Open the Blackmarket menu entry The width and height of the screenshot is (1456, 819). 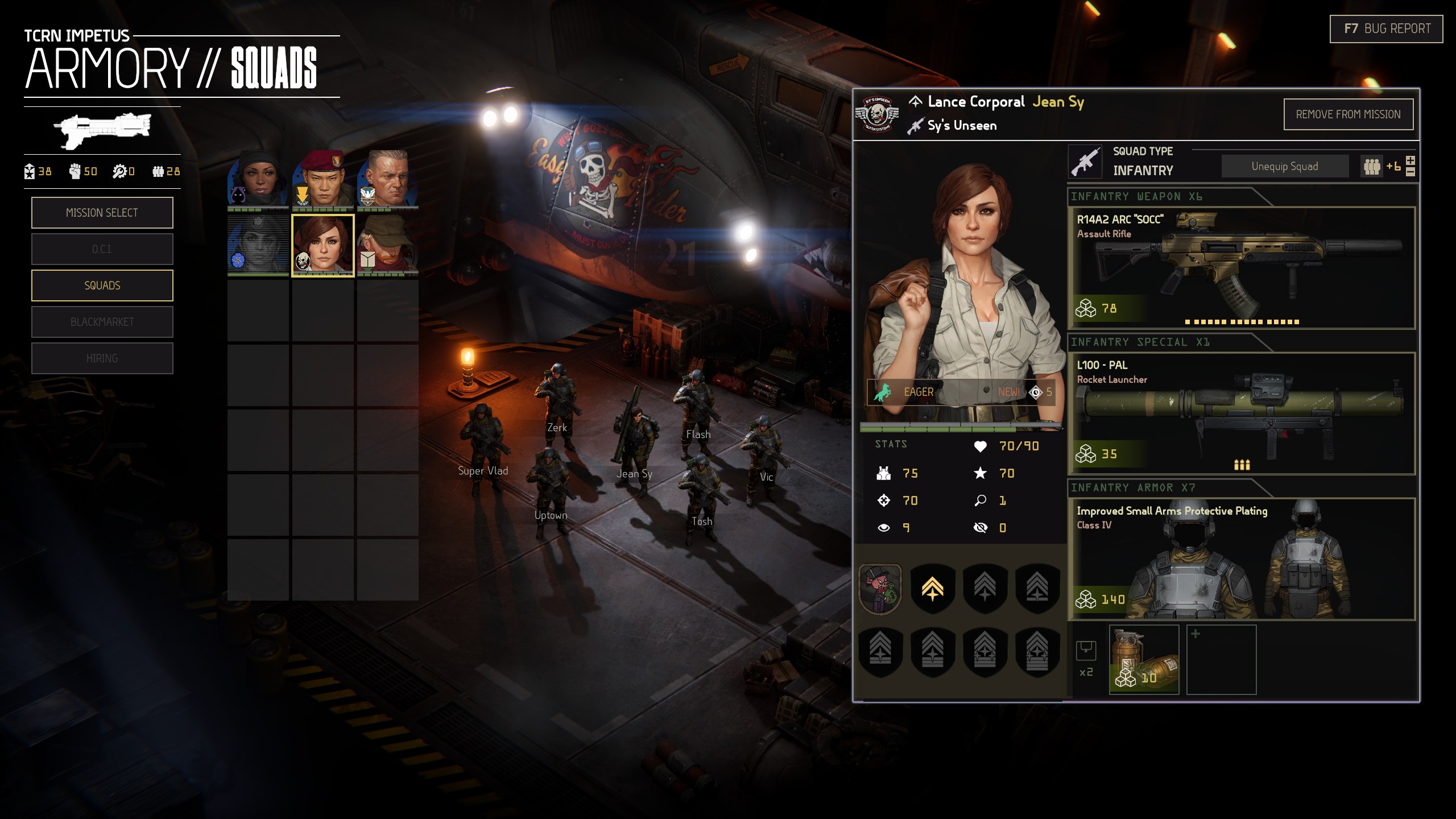click(x=102, y=322)
